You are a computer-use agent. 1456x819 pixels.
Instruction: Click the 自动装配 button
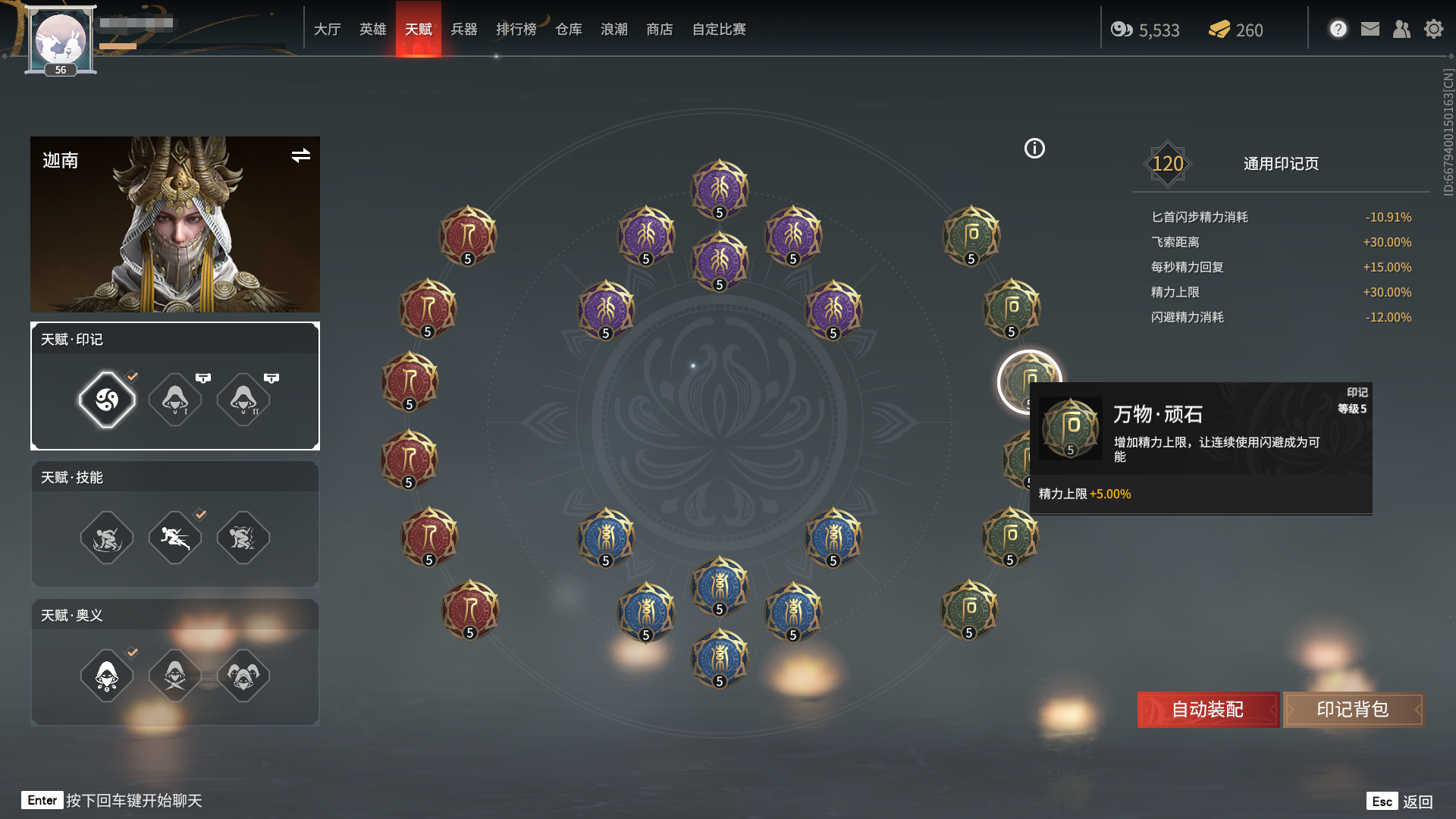tap(1207, 710)
